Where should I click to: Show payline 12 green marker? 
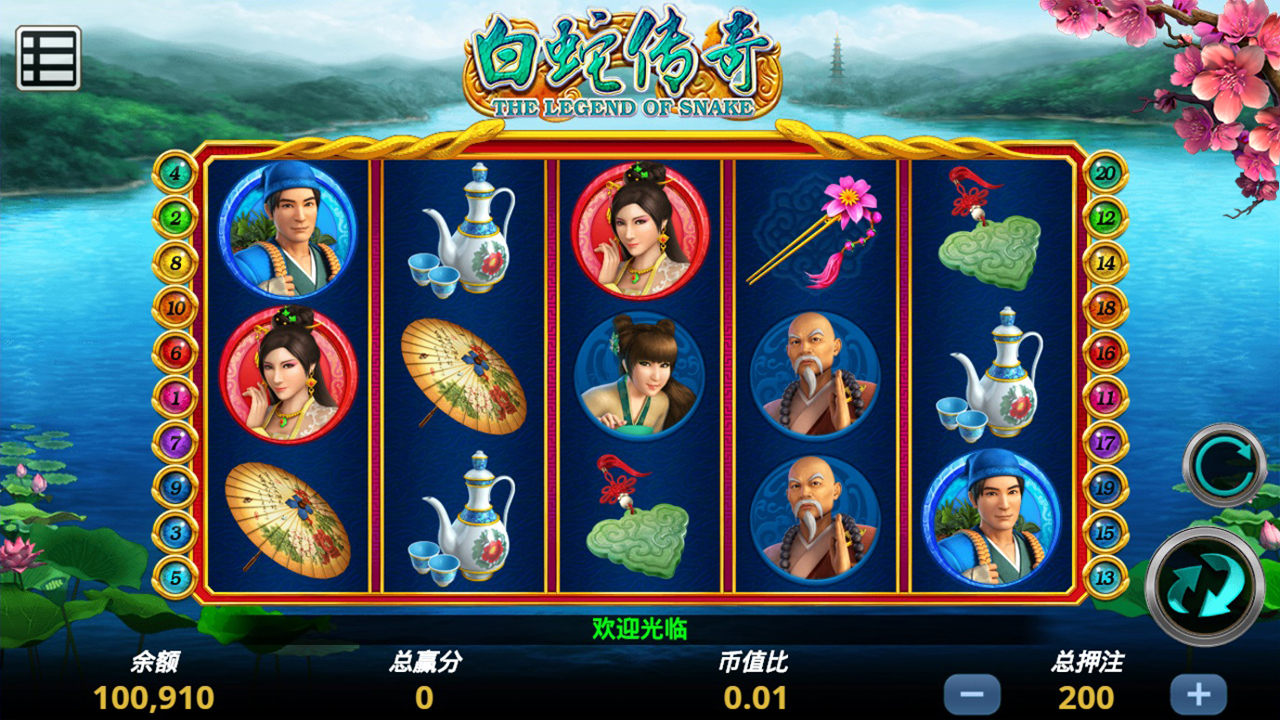(1106, 217)
